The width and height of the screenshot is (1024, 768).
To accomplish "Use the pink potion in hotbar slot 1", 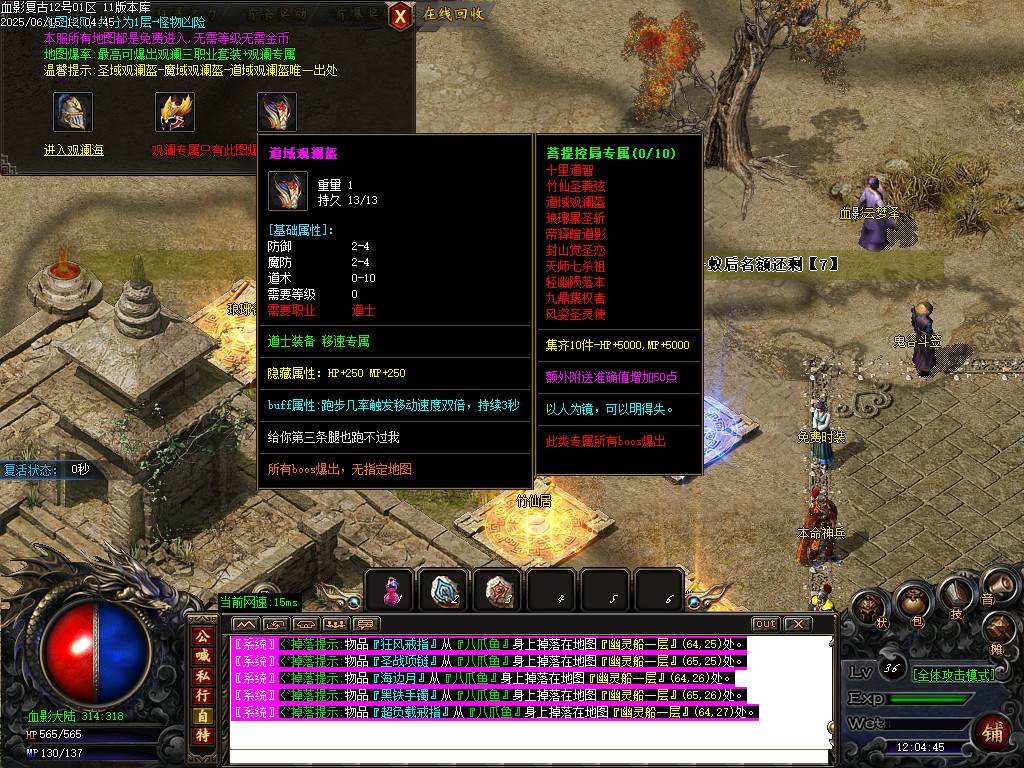I will click(x=391, y=590).
